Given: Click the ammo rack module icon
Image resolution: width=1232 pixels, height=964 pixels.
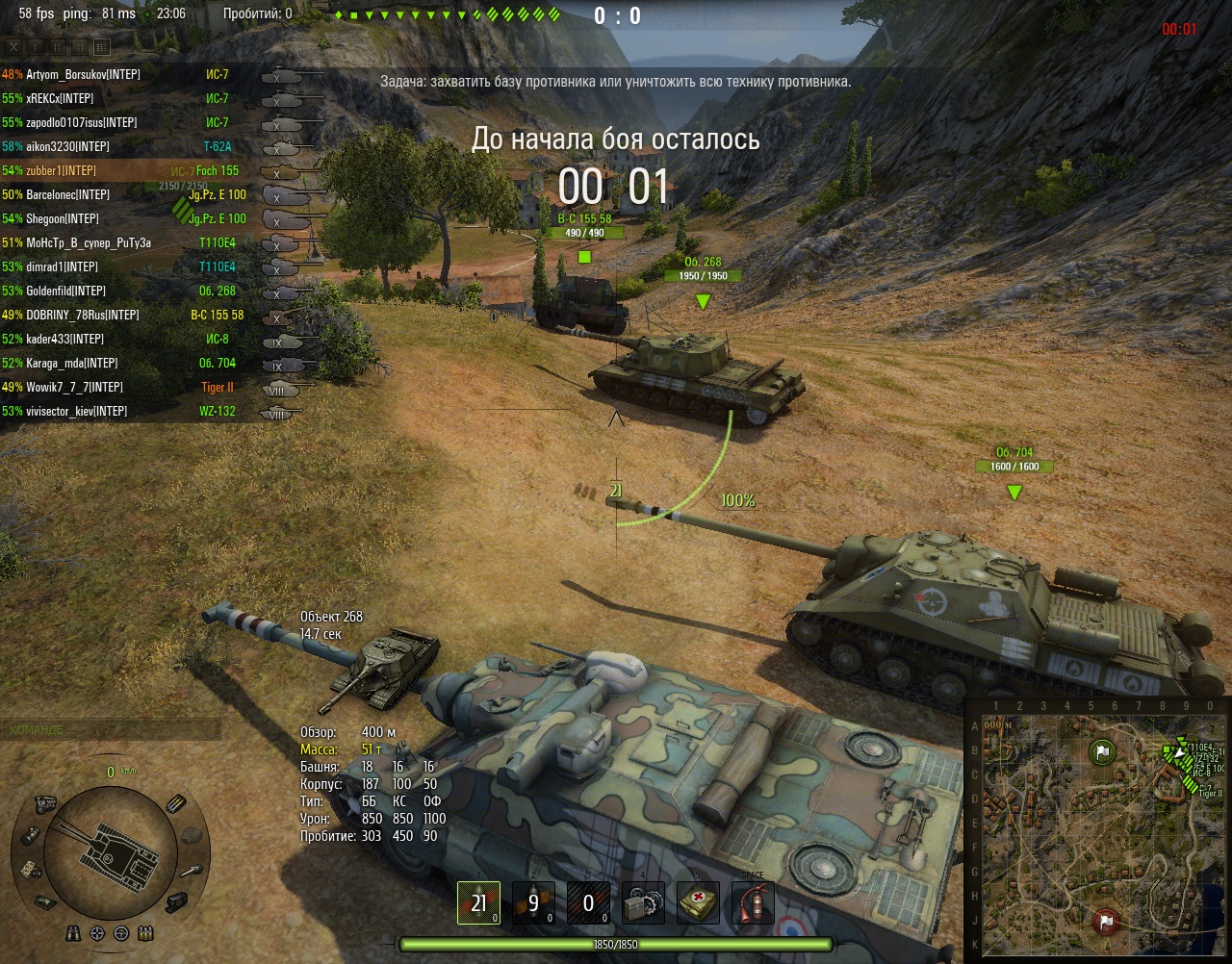Looking at the screenshot, I should coord(176,803).
